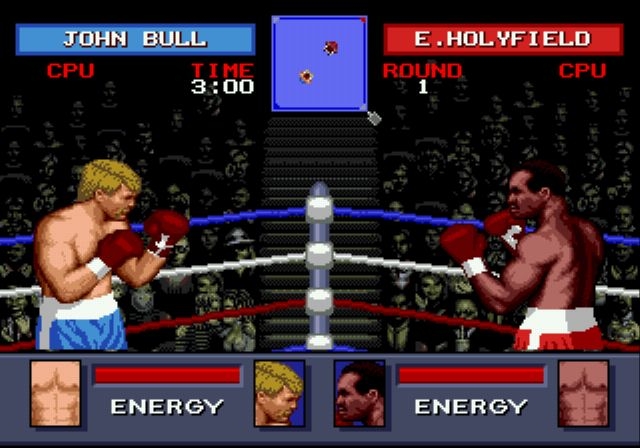
Task: Click John Bull's blond face portrait
Action: tap(279, 392)
